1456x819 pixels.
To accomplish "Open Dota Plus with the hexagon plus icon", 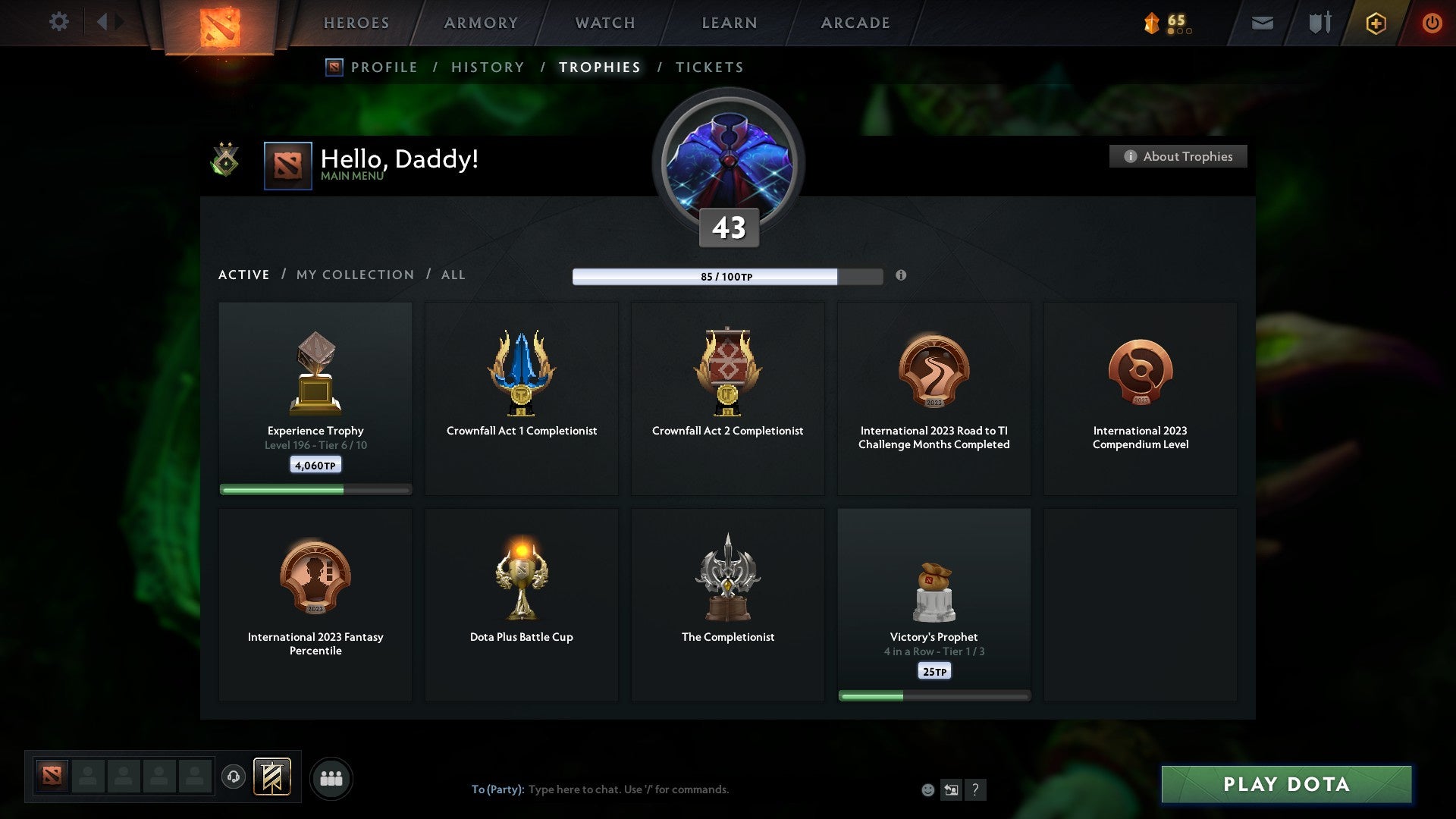I will pyautogui.click(x=1375, y=23).
